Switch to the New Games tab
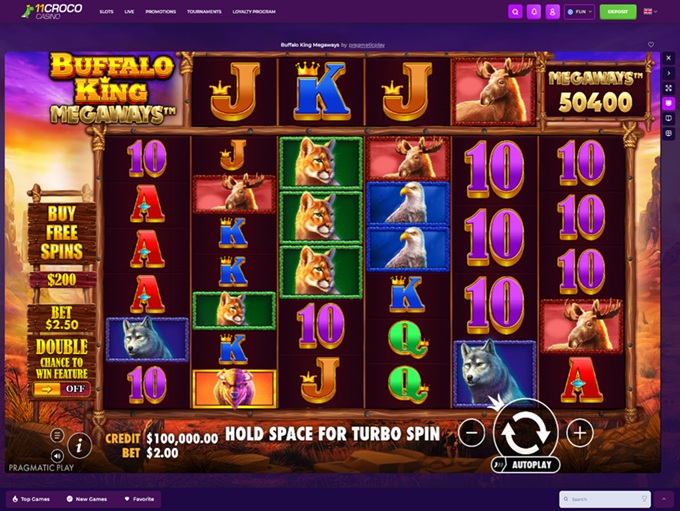This screenshot has width=680, height=511. [x=88, y=498]
